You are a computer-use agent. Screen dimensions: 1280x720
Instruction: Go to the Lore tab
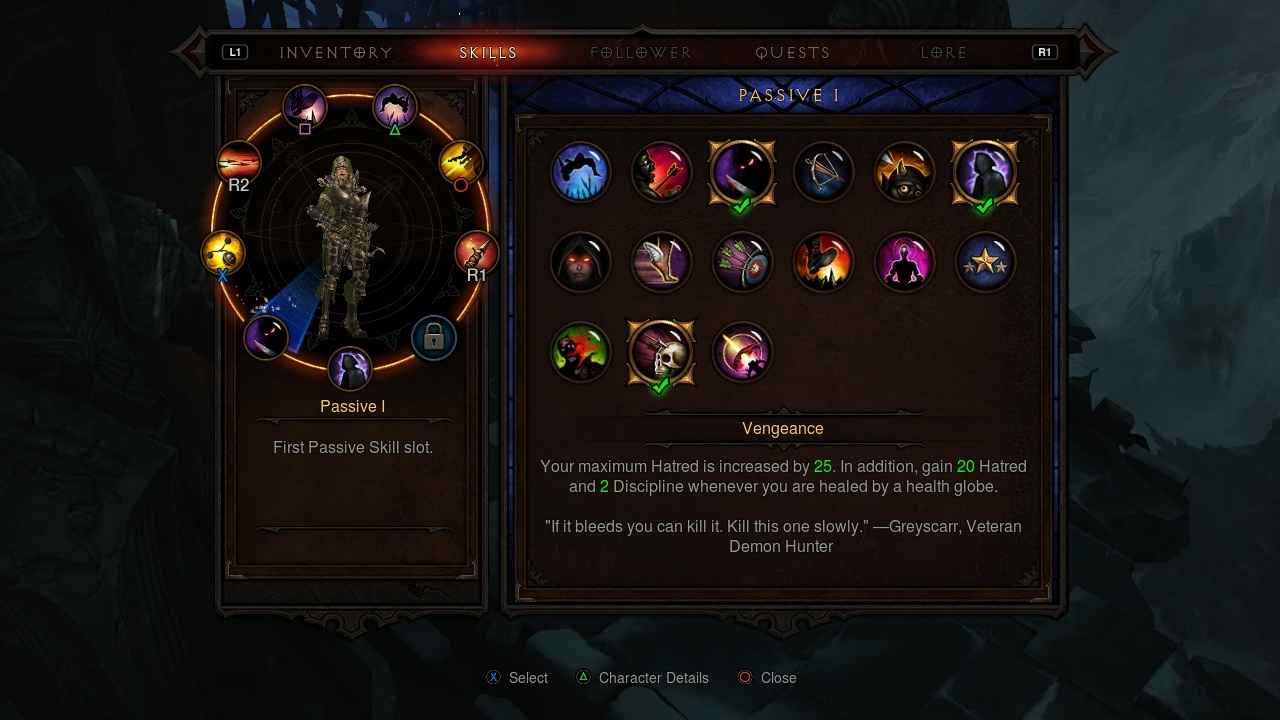point(944,53)
